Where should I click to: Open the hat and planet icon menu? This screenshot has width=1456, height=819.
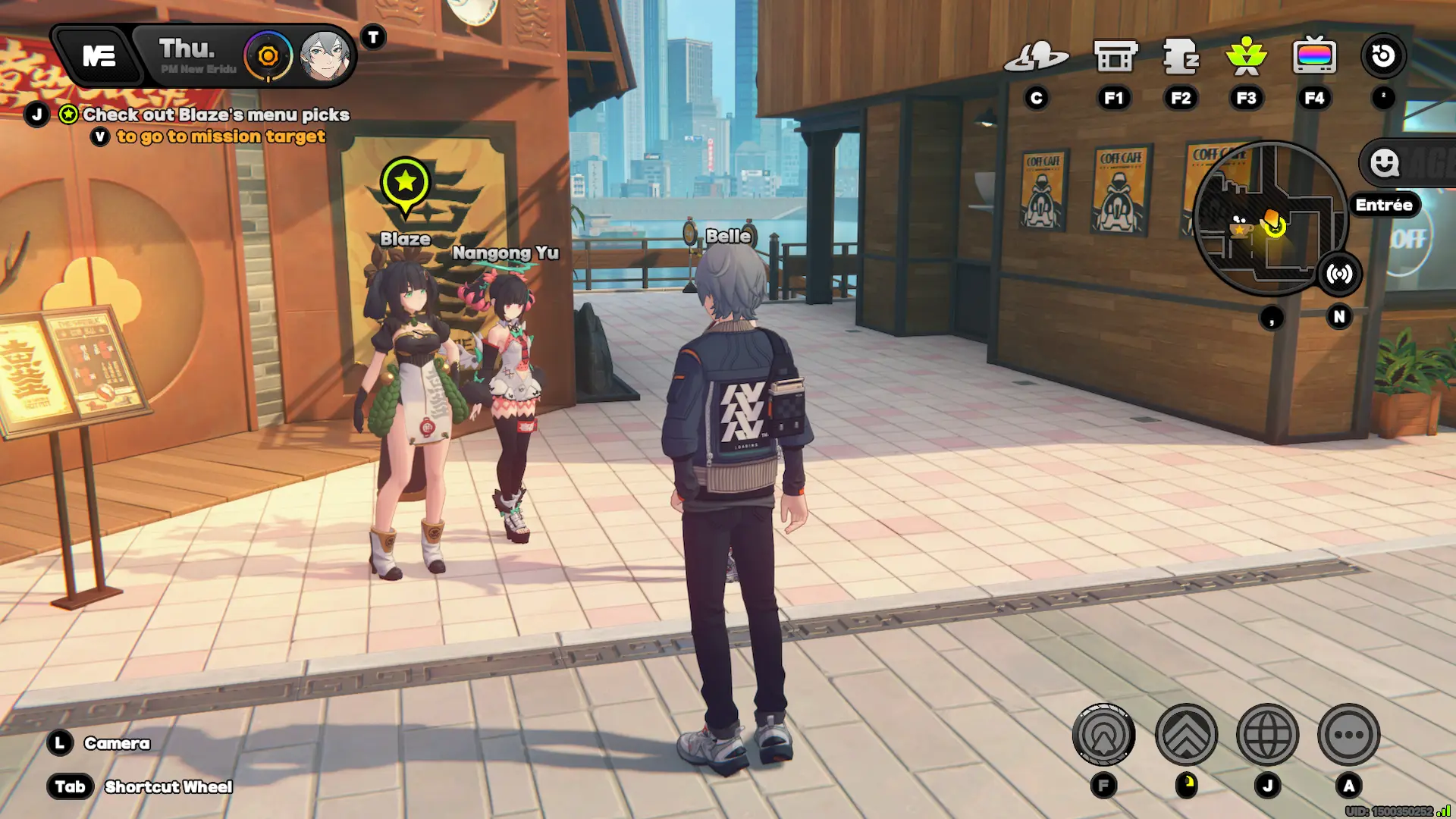[1036, 57]
